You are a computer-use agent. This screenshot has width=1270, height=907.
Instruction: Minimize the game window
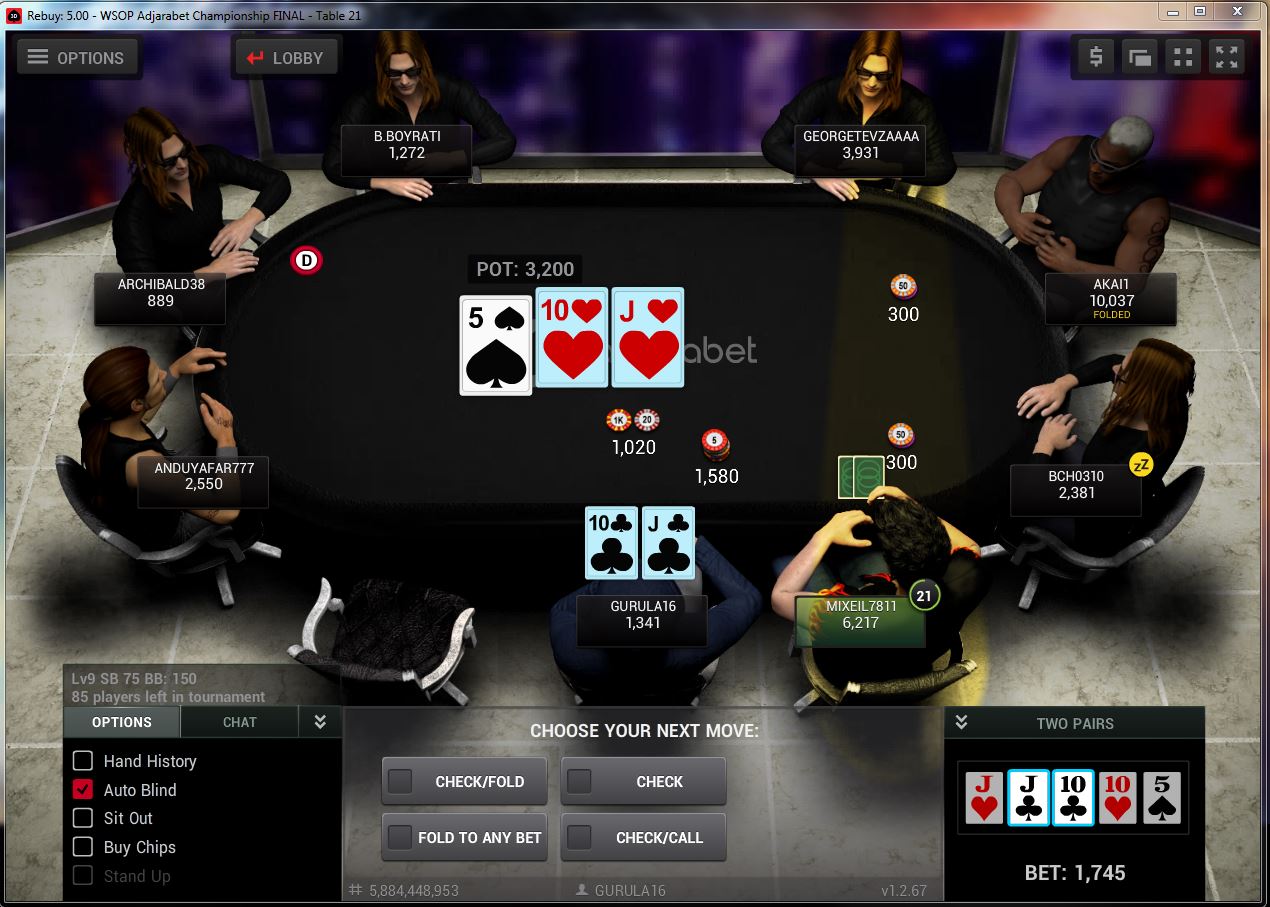(x=1172, y=11)
